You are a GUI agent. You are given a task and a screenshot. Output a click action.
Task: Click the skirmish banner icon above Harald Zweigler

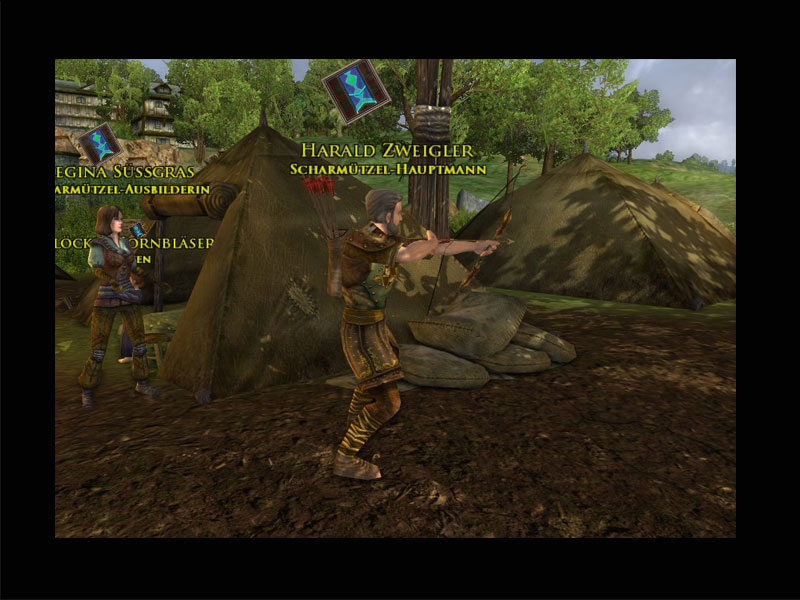tap(356, 91)
